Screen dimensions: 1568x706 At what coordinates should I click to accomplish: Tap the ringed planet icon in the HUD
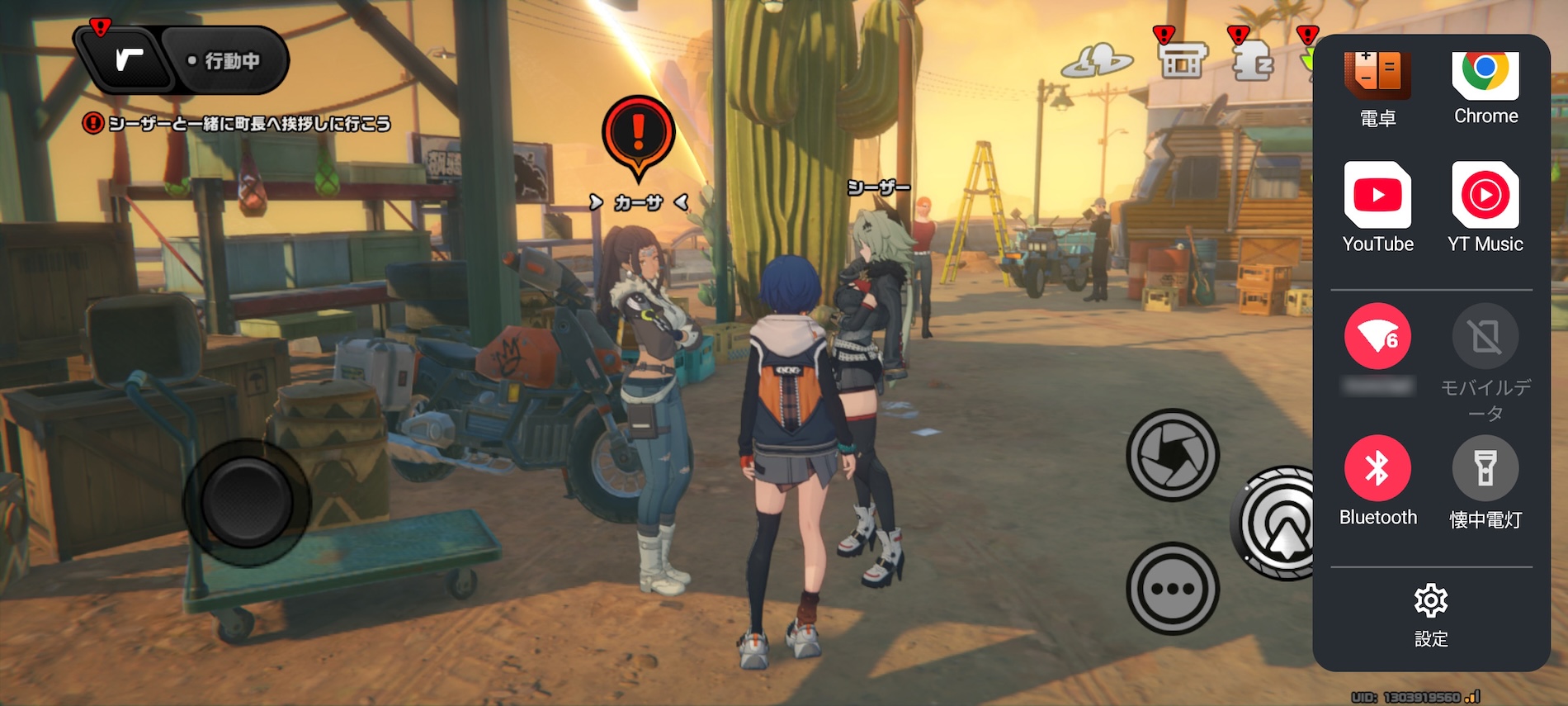1097,60
